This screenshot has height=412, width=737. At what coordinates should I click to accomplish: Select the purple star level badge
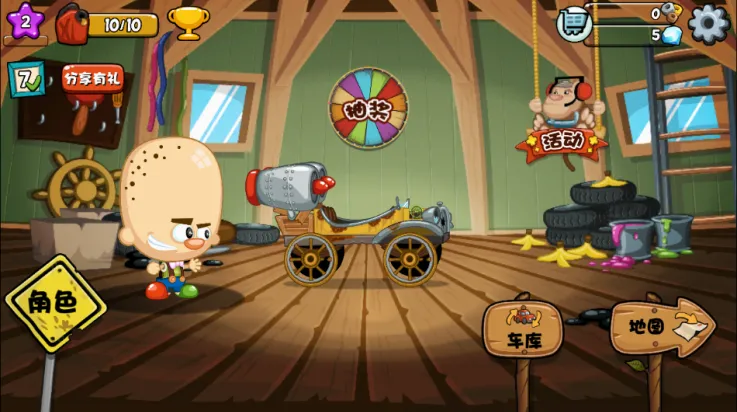click(x=25, y=22)
